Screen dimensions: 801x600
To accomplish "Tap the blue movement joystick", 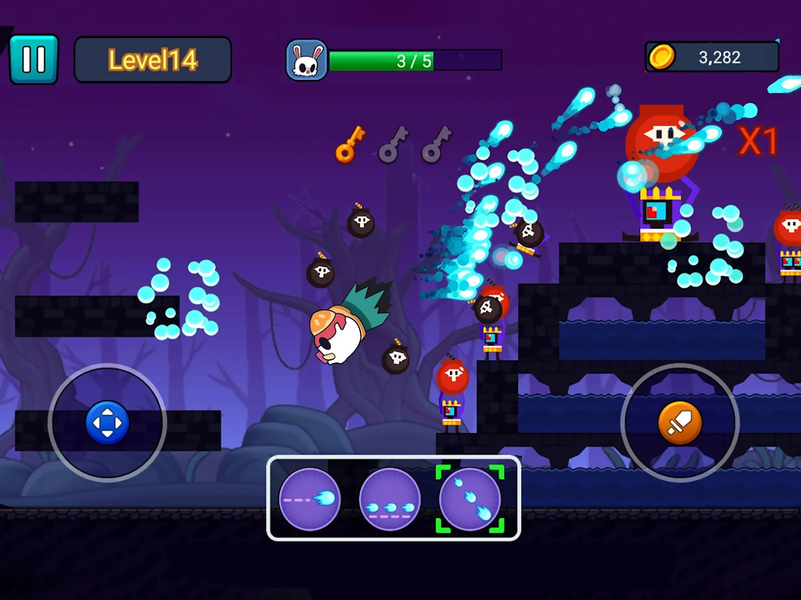I will (107, 422).
